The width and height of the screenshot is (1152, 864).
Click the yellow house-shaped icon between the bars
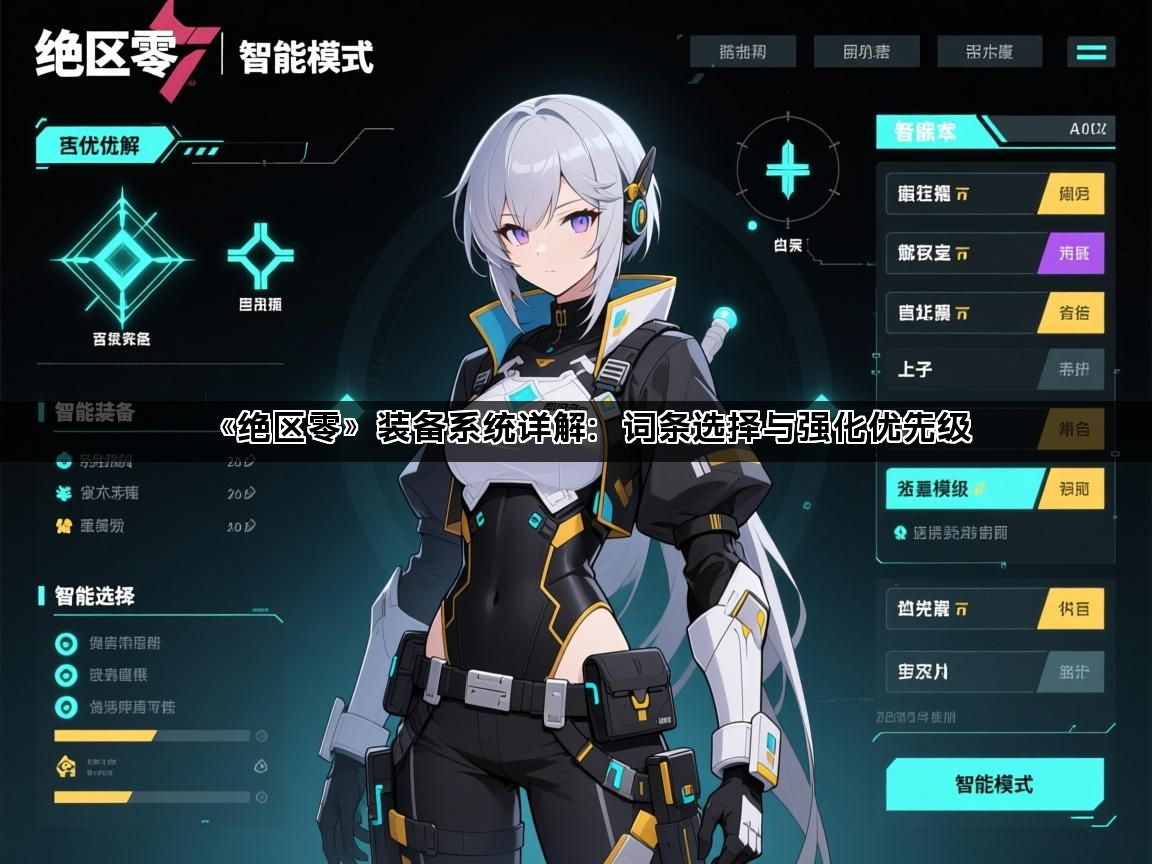(65, 766)
